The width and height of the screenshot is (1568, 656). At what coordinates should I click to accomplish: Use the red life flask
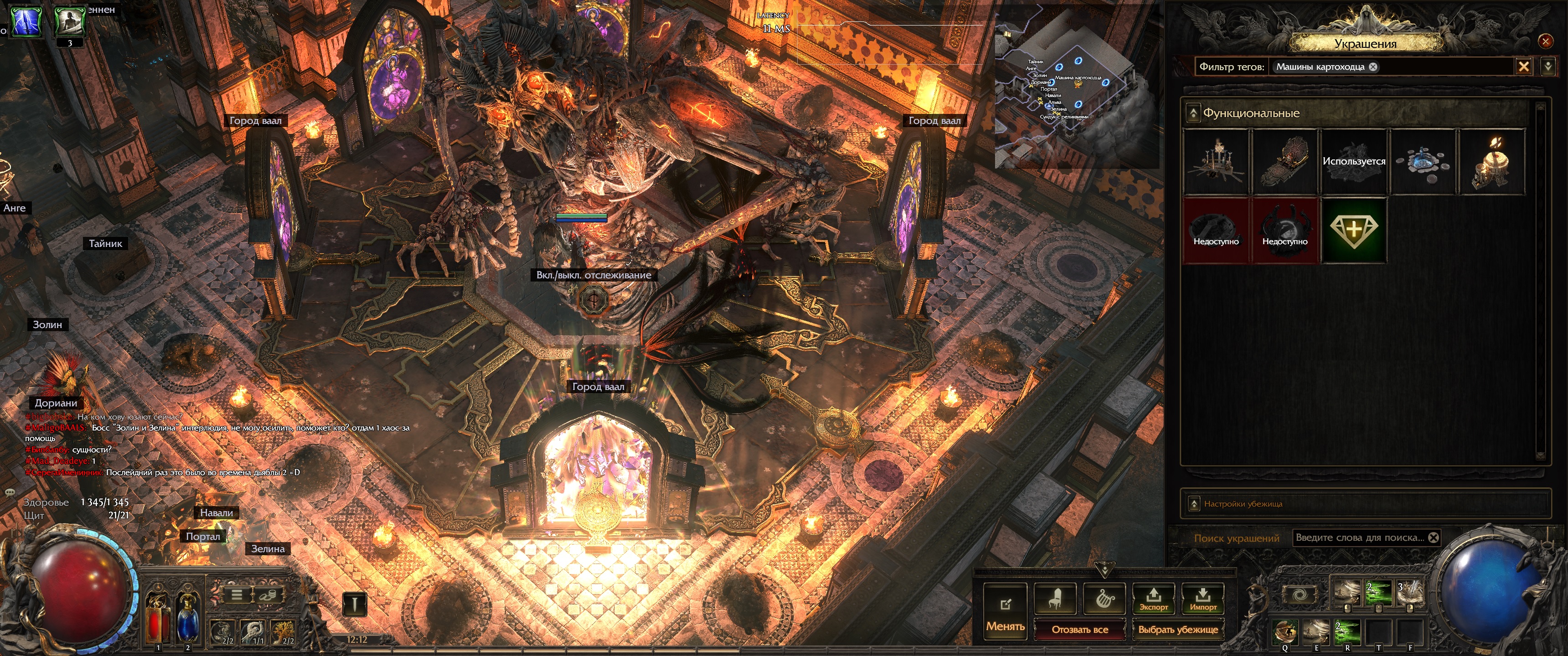pos(158,618)
